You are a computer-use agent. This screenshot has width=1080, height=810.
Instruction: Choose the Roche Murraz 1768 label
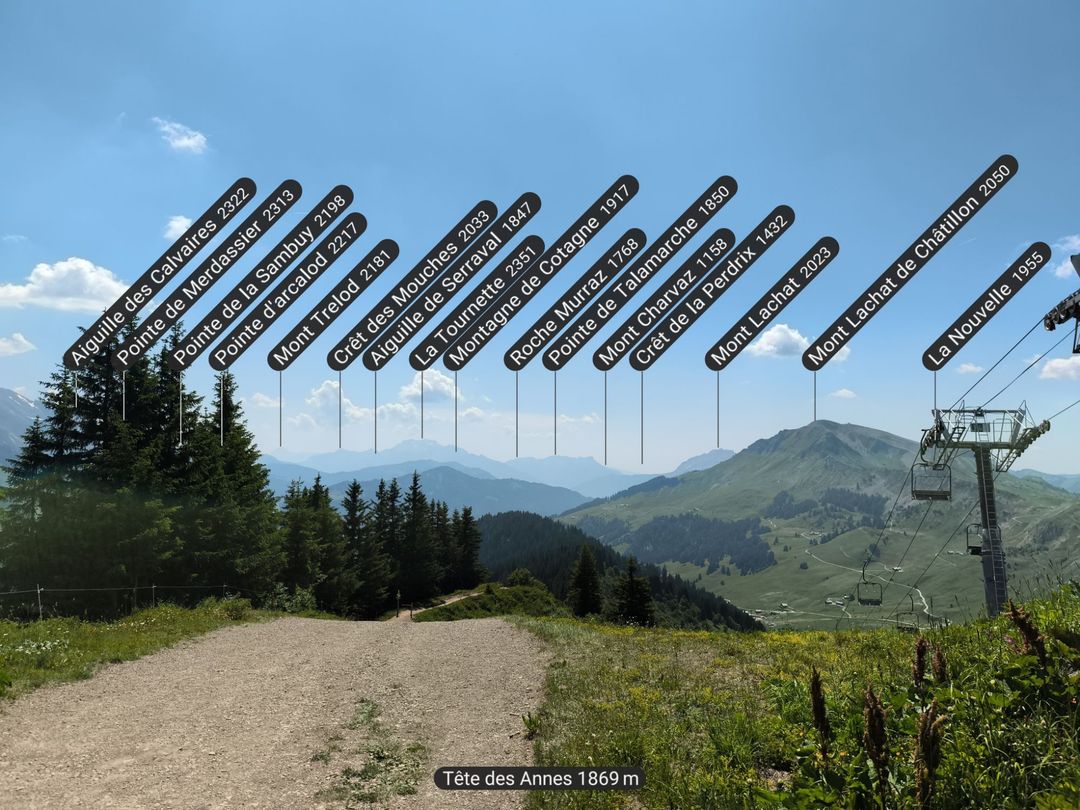click(575, 299)
